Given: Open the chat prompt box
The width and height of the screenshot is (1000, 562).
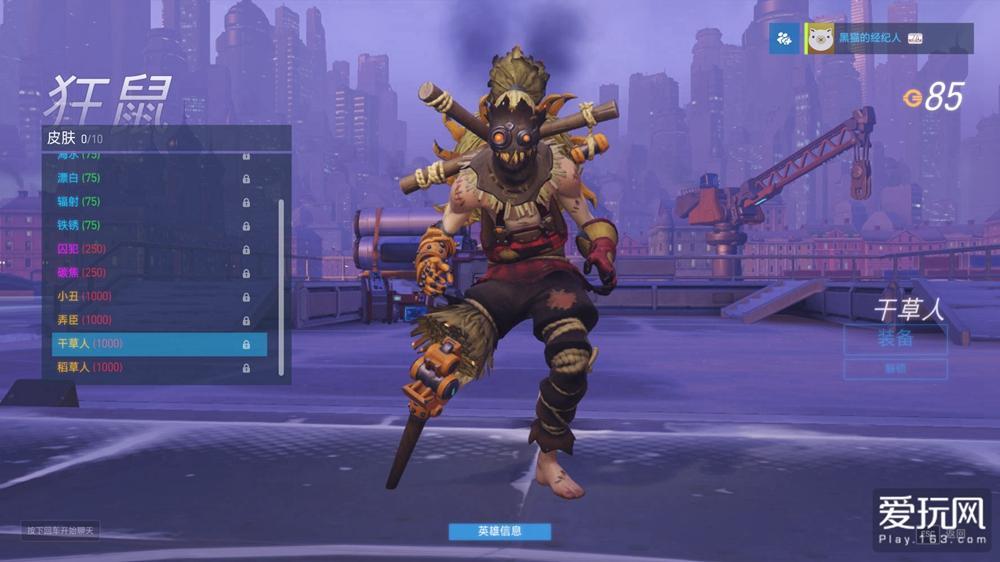Looking at the screenshot, I should click(60, 531).
